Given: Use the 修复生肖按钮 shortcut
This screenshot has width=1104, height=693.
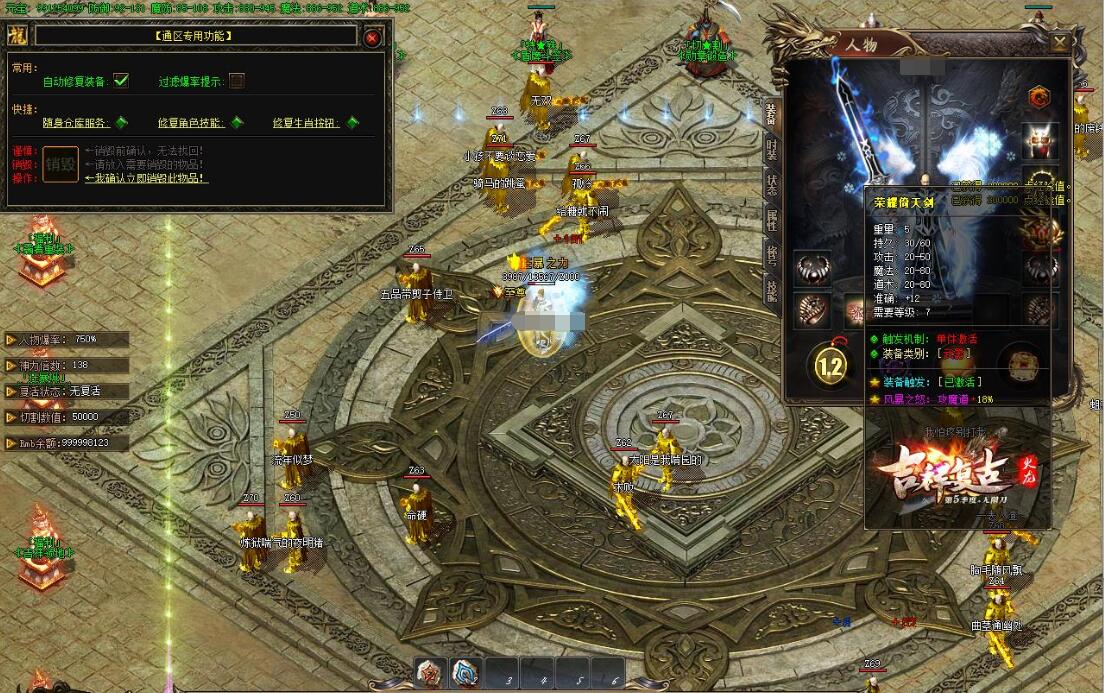Looking at the screenshot, I should pos(353,123).
